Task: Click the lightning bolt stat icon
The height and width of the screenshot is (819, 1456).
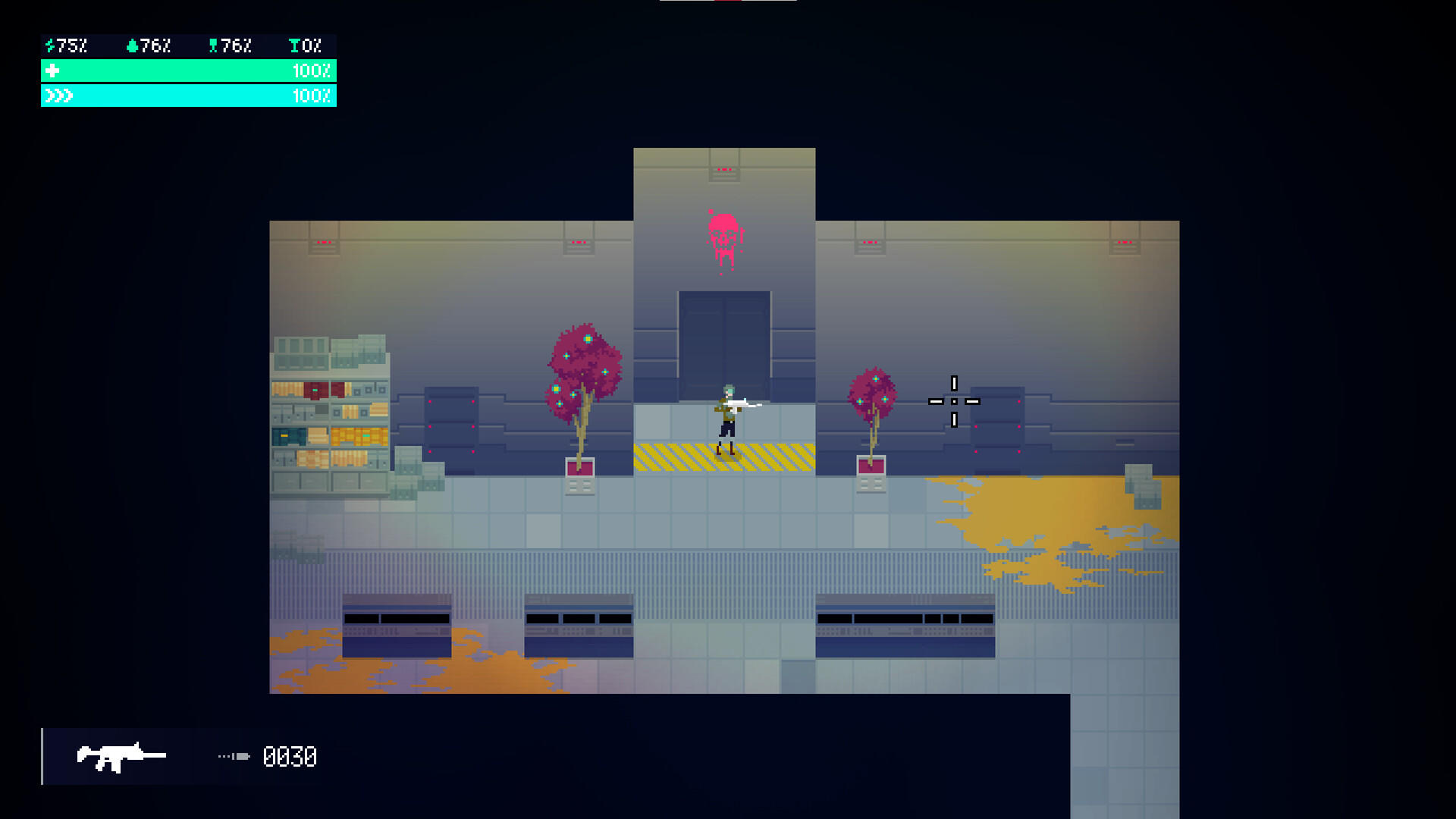Action: pyautogui.click(x=49, y=45)
